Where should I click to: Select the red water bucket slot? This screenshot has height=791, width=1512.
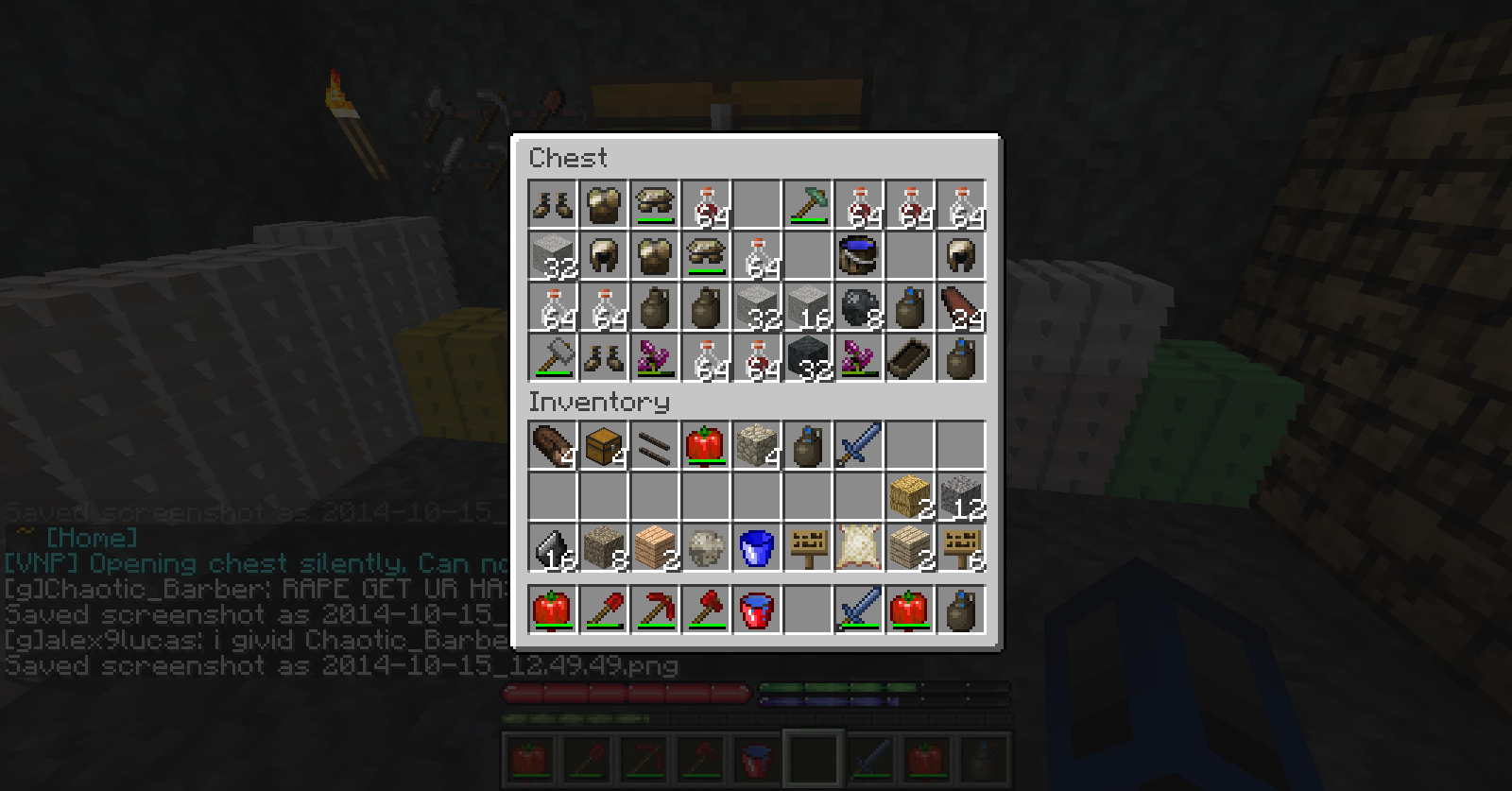[x=757, y=610]
